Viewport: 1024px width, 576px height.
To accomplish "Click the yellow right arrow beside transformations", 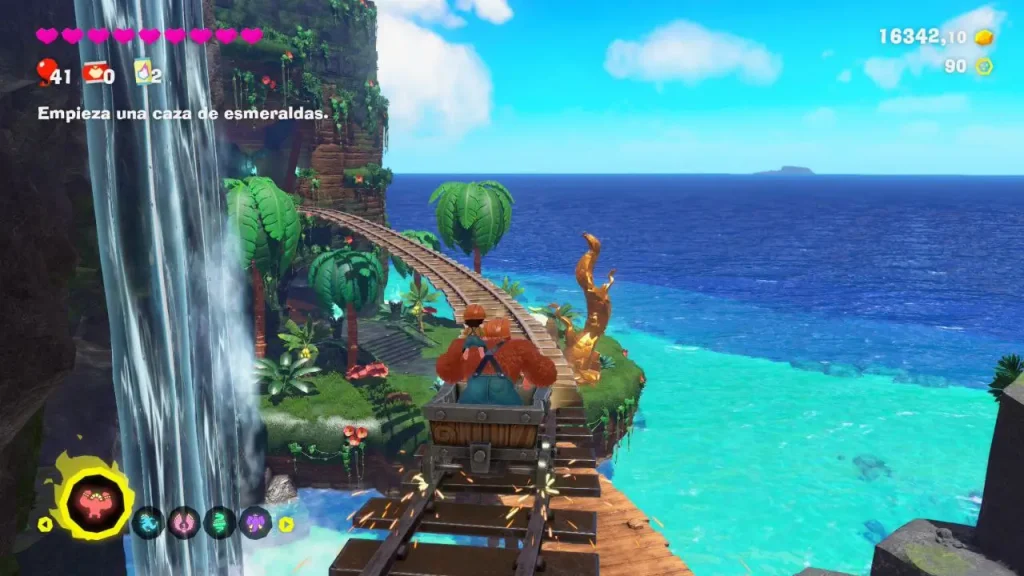I will click(286, 523).
